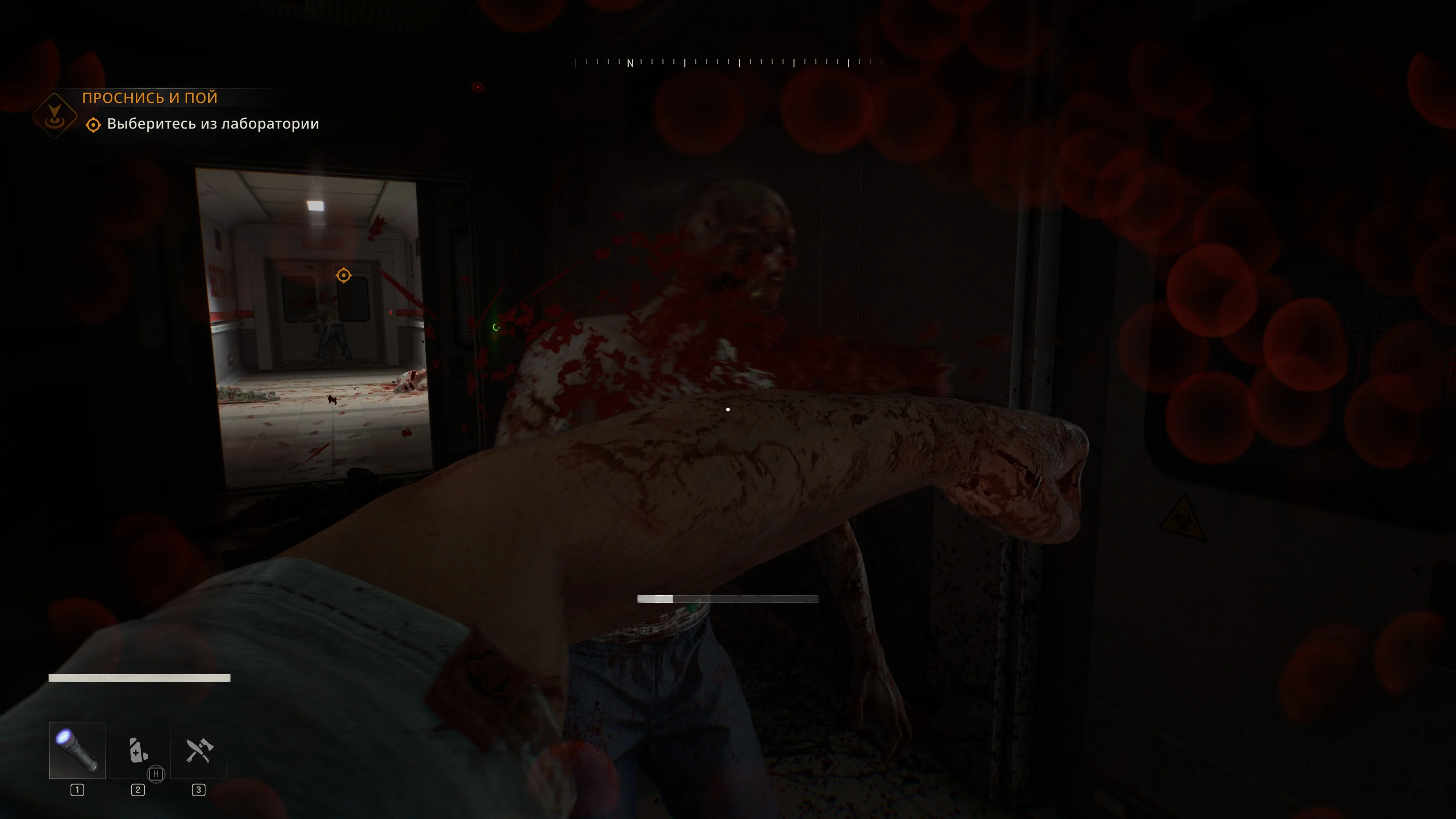The width and height of the screenshot is (1456, 819).
Task: Click the quest title ПРОСНИСЬ И ПОЙ
Action: pos(150,98)
